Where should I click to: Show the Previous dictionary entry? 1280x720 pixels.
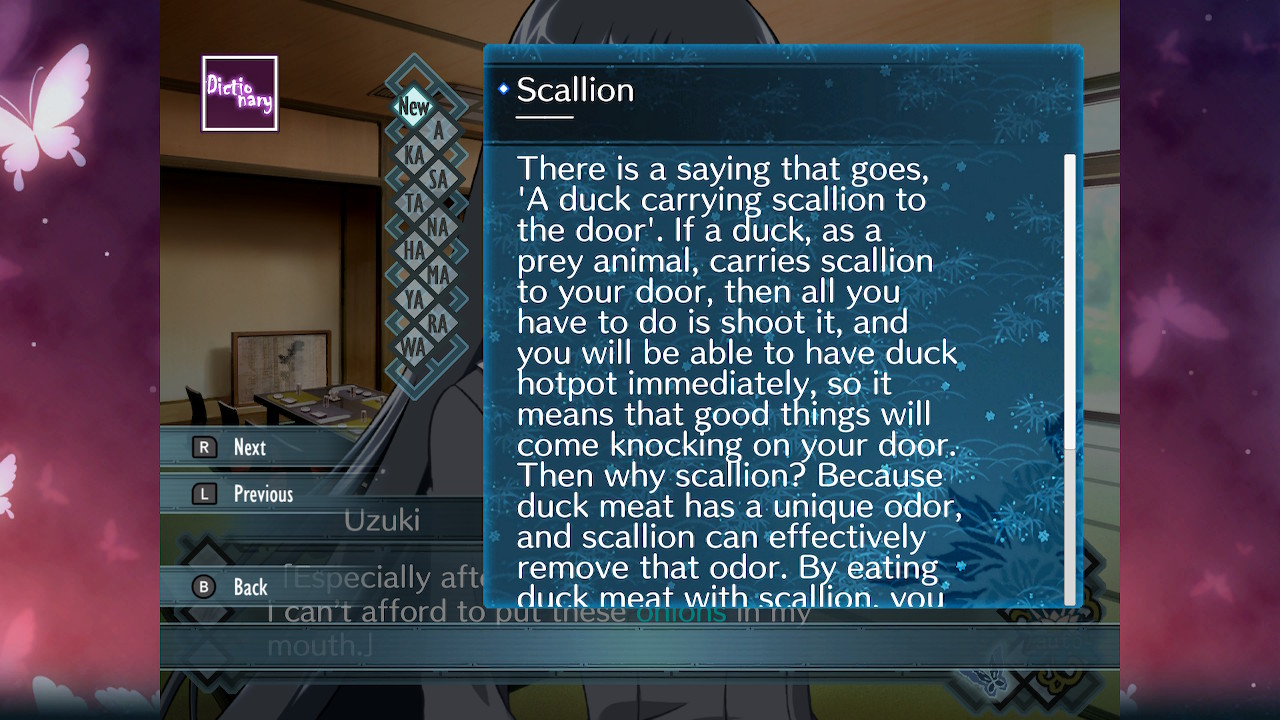(x=262, y=494)
